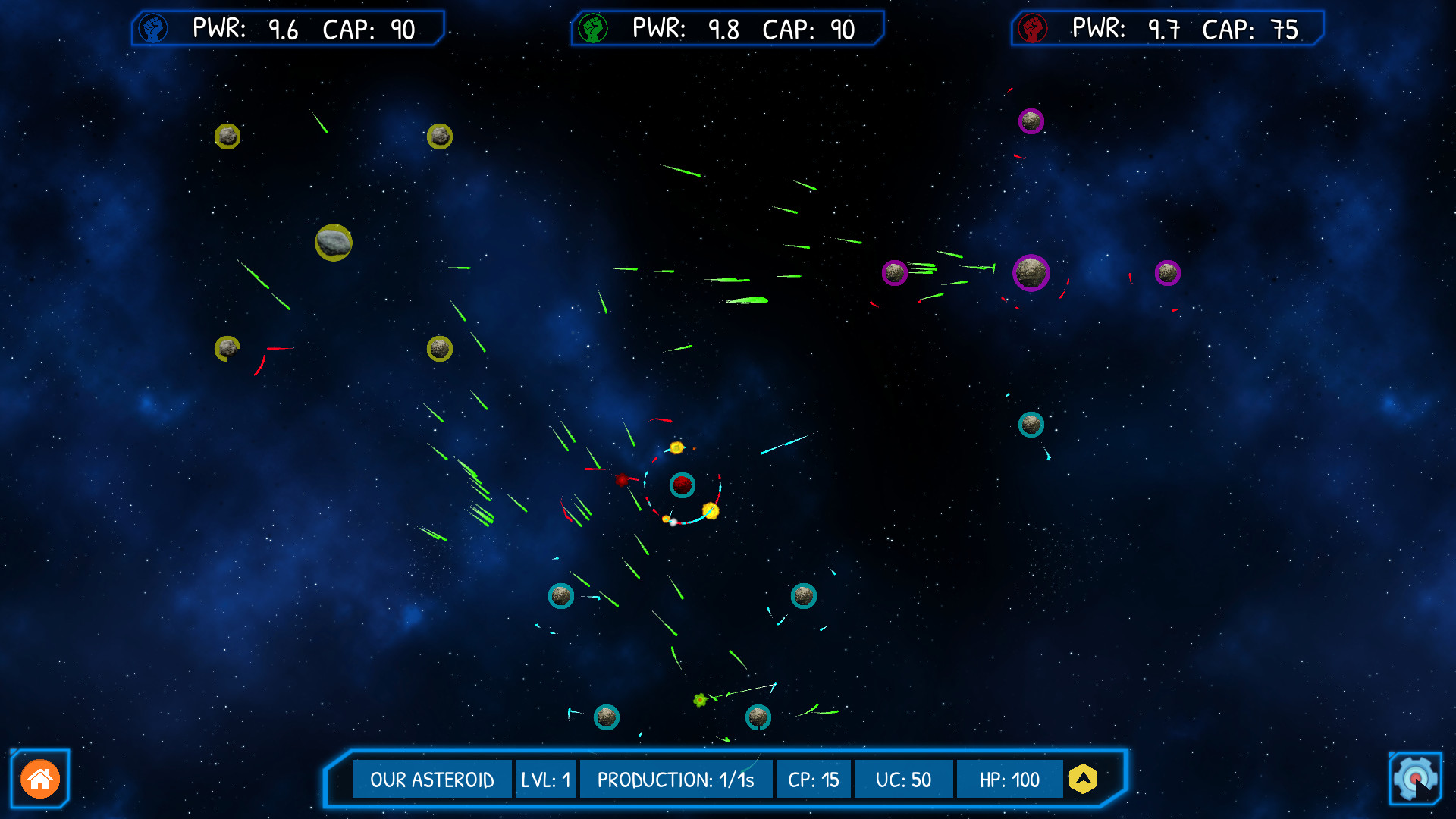Image resolution: width=1456 pixels, height=819 pixels.
Task: Select the large purple-ringed asteroid
Action: click(x=1031, y=273)
